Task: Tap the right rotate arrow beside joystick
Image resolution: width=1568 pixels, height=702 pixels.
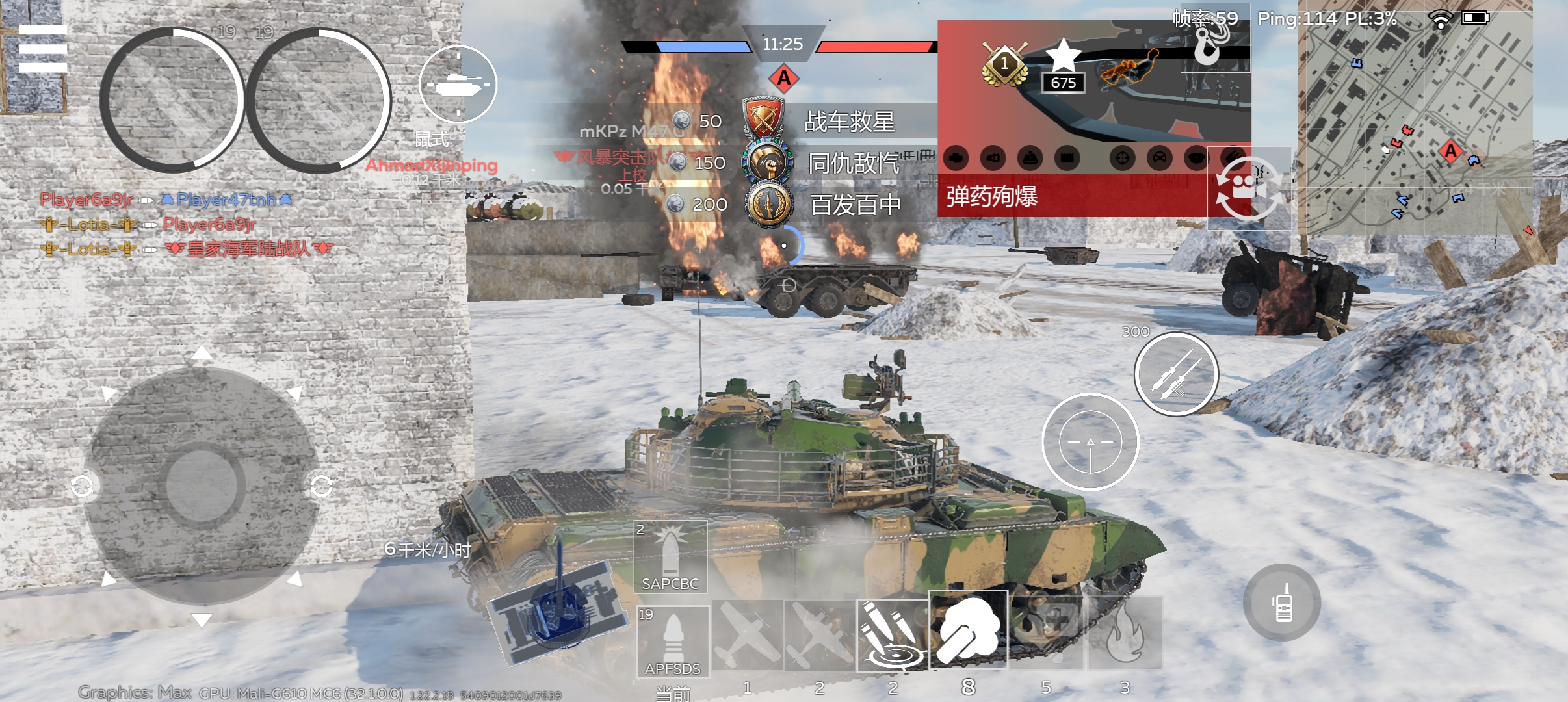Action: pyautogui.click(x=322, y=486)
